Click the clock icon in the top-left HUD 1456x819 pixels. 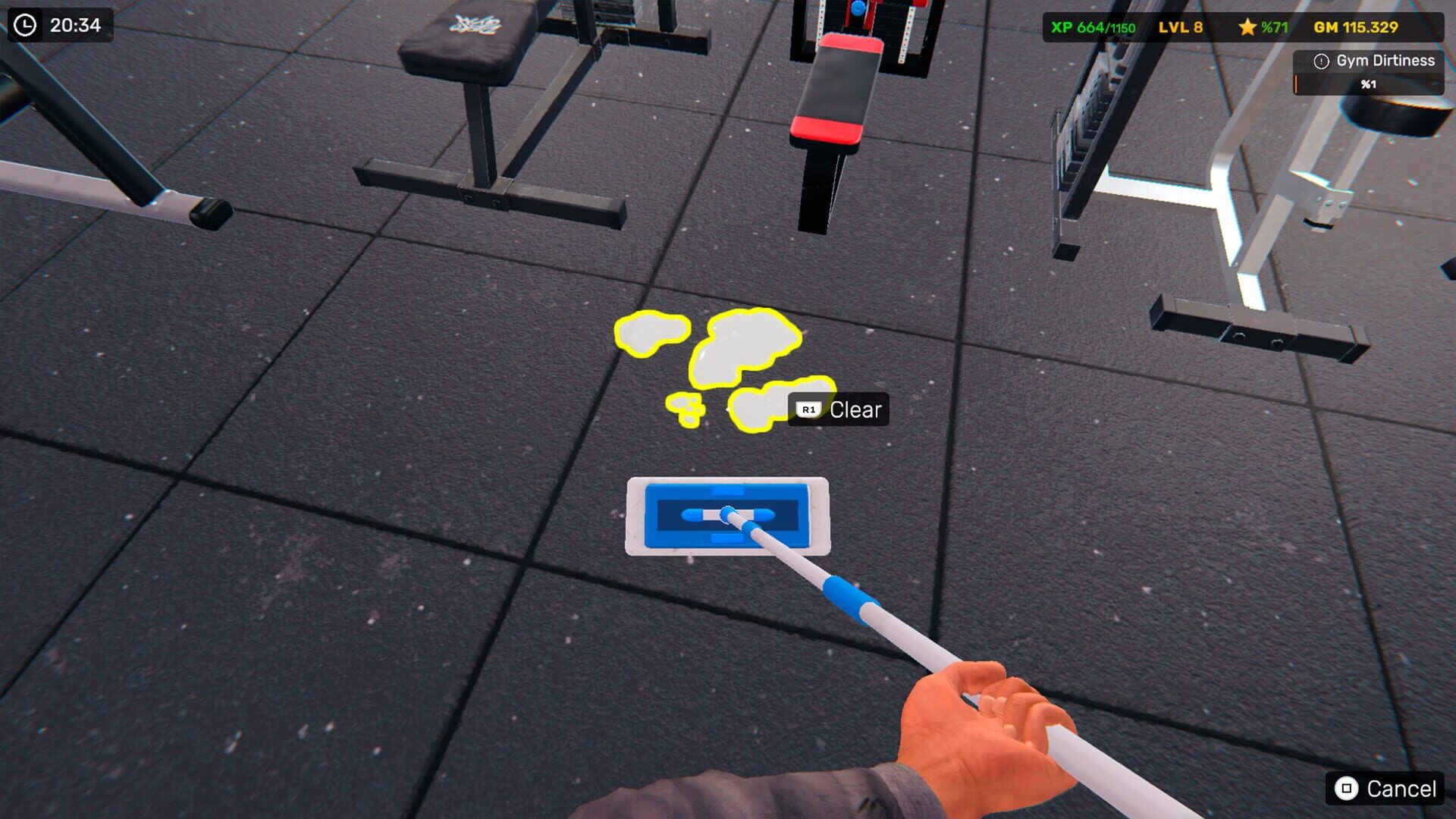[x=26, y=24]
